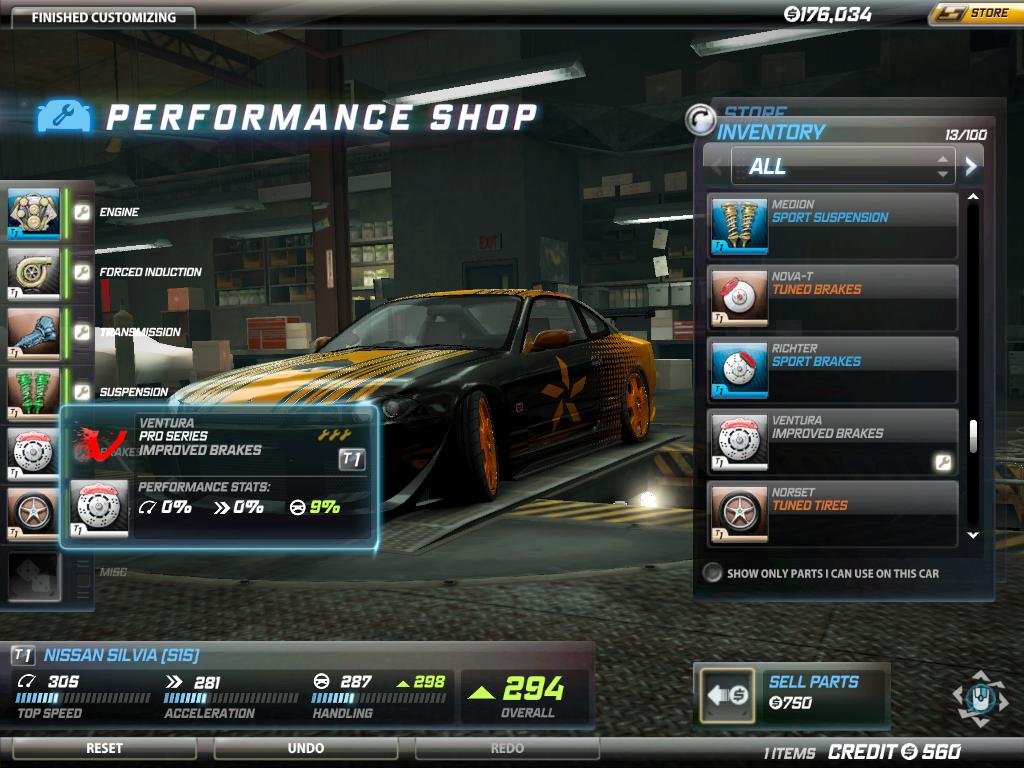Toggle show only parts usable on car
The width and height of the screenshot is (1024, 768).
click(712, 574)
